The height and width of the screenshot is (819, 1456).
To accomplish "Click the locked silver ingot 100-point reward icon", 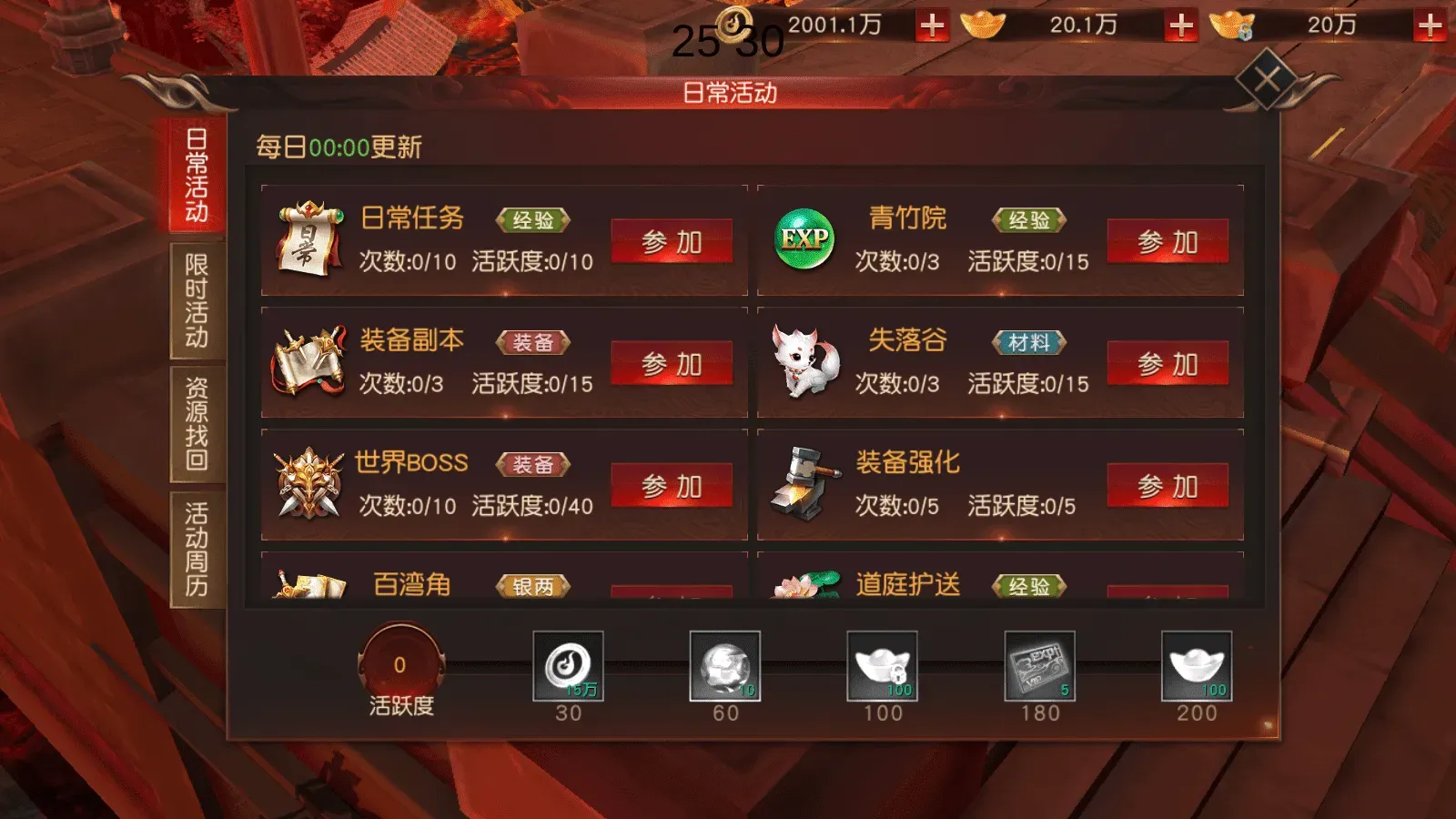I will click(x=884, y=667).
